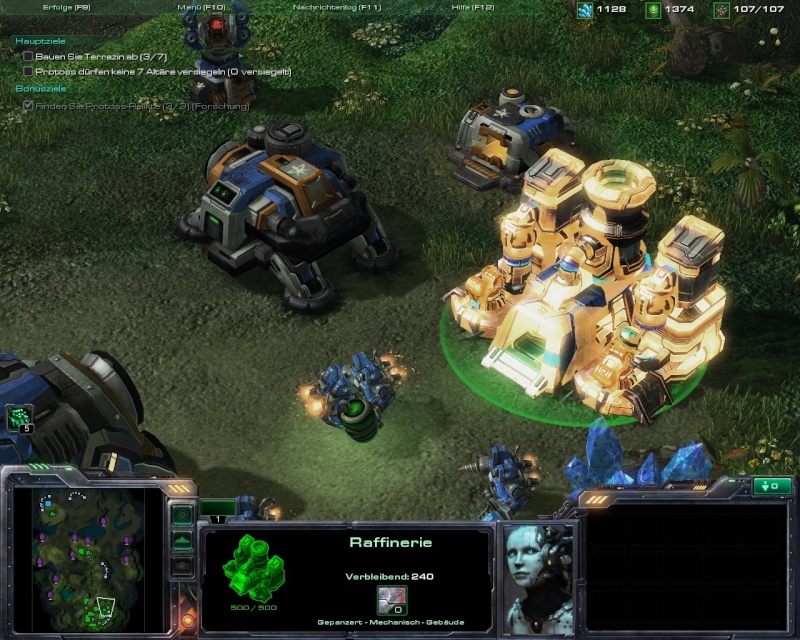Open the Hilfe help menu
The image size is (800, 640).
(473, 7)
